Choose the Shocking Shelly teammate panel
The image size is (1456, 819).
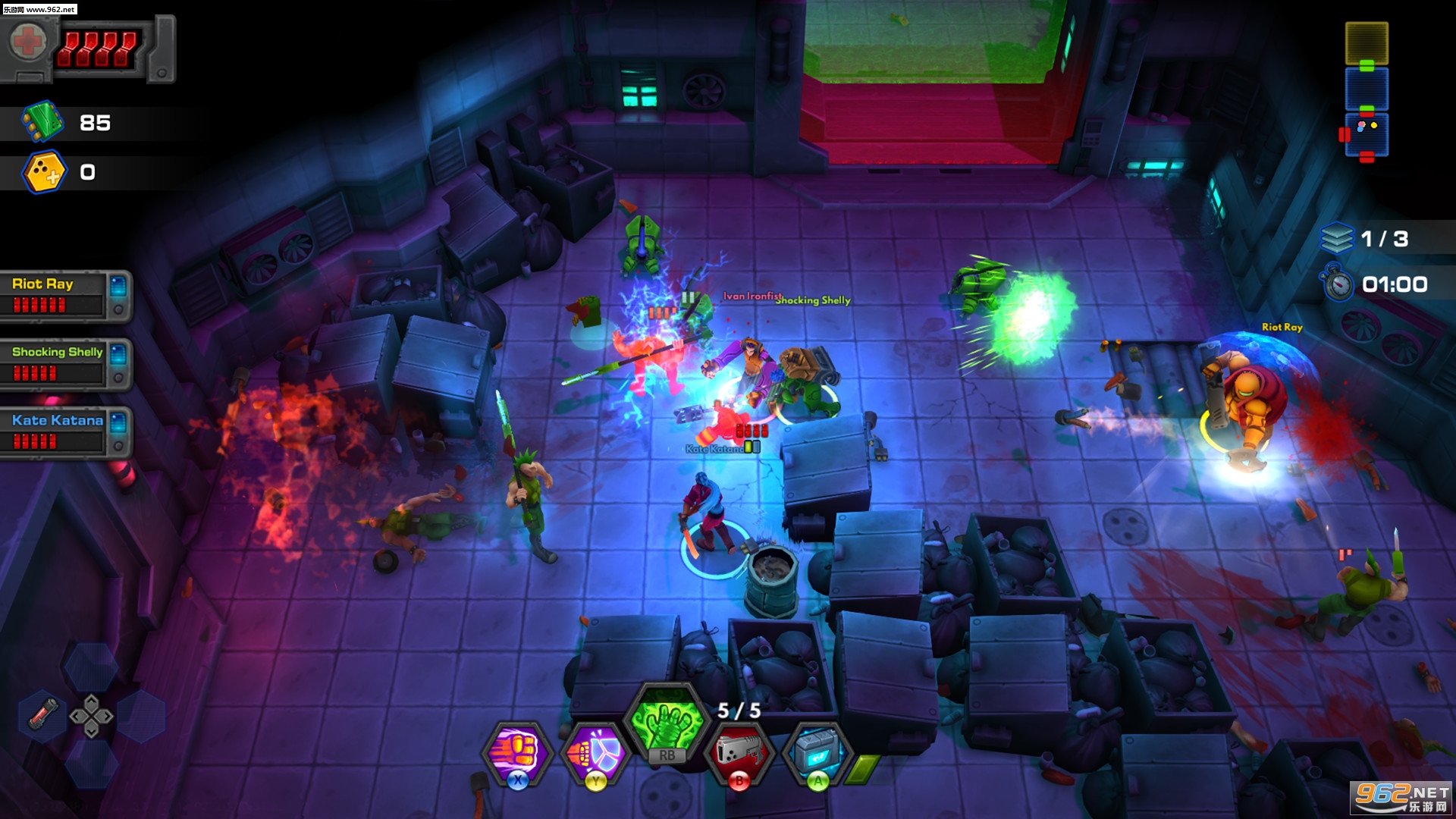[x=65, y=363]
